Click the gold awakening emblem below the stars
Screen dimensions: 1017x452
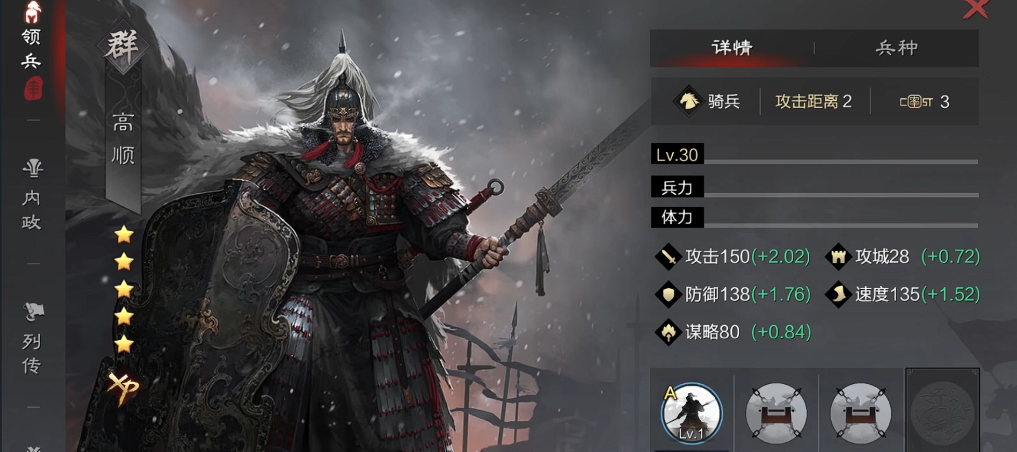coord(124,386)
